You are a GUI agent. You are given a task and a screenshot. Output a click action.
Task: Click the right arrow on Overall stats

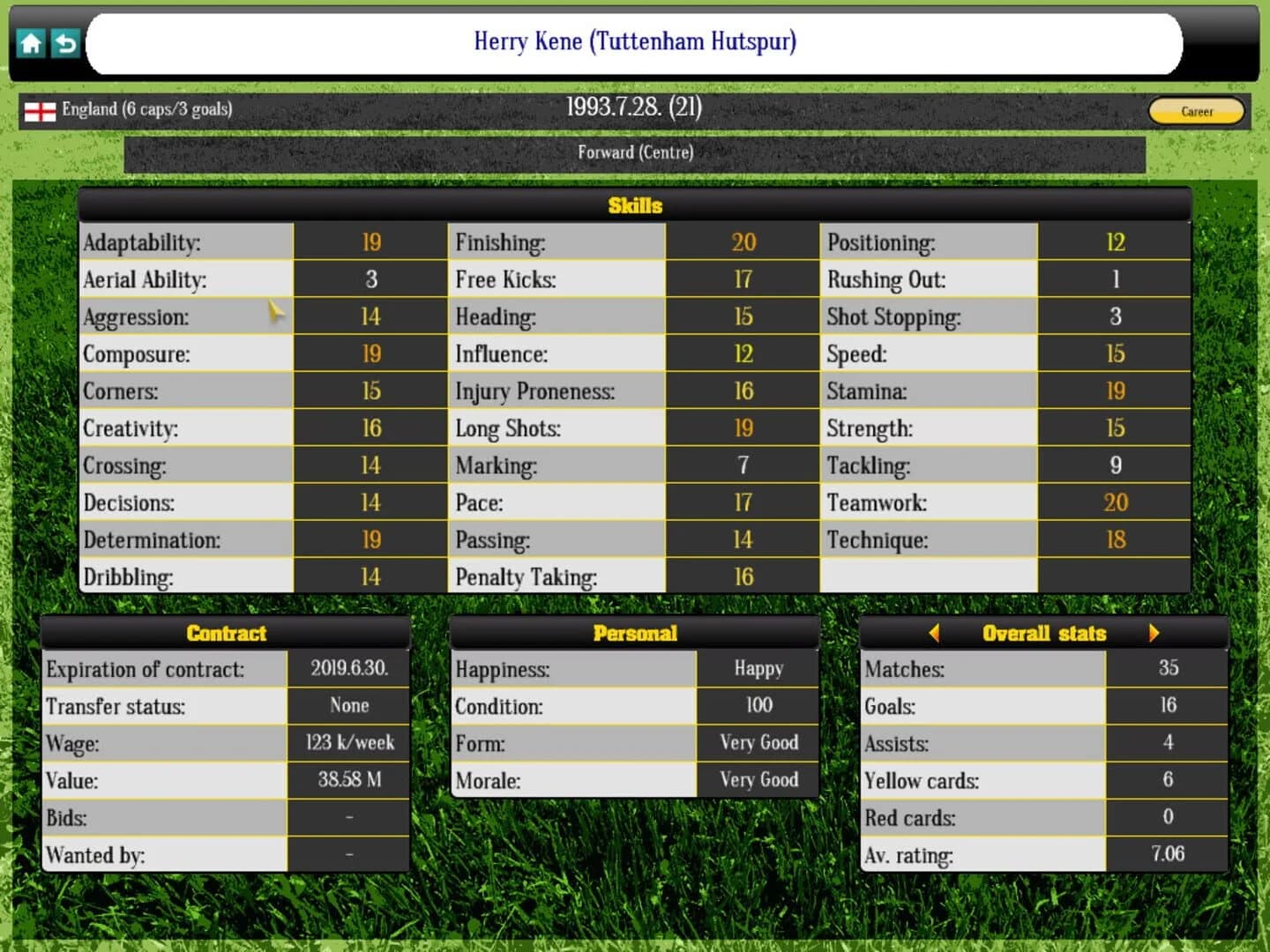pos(1155,633)
